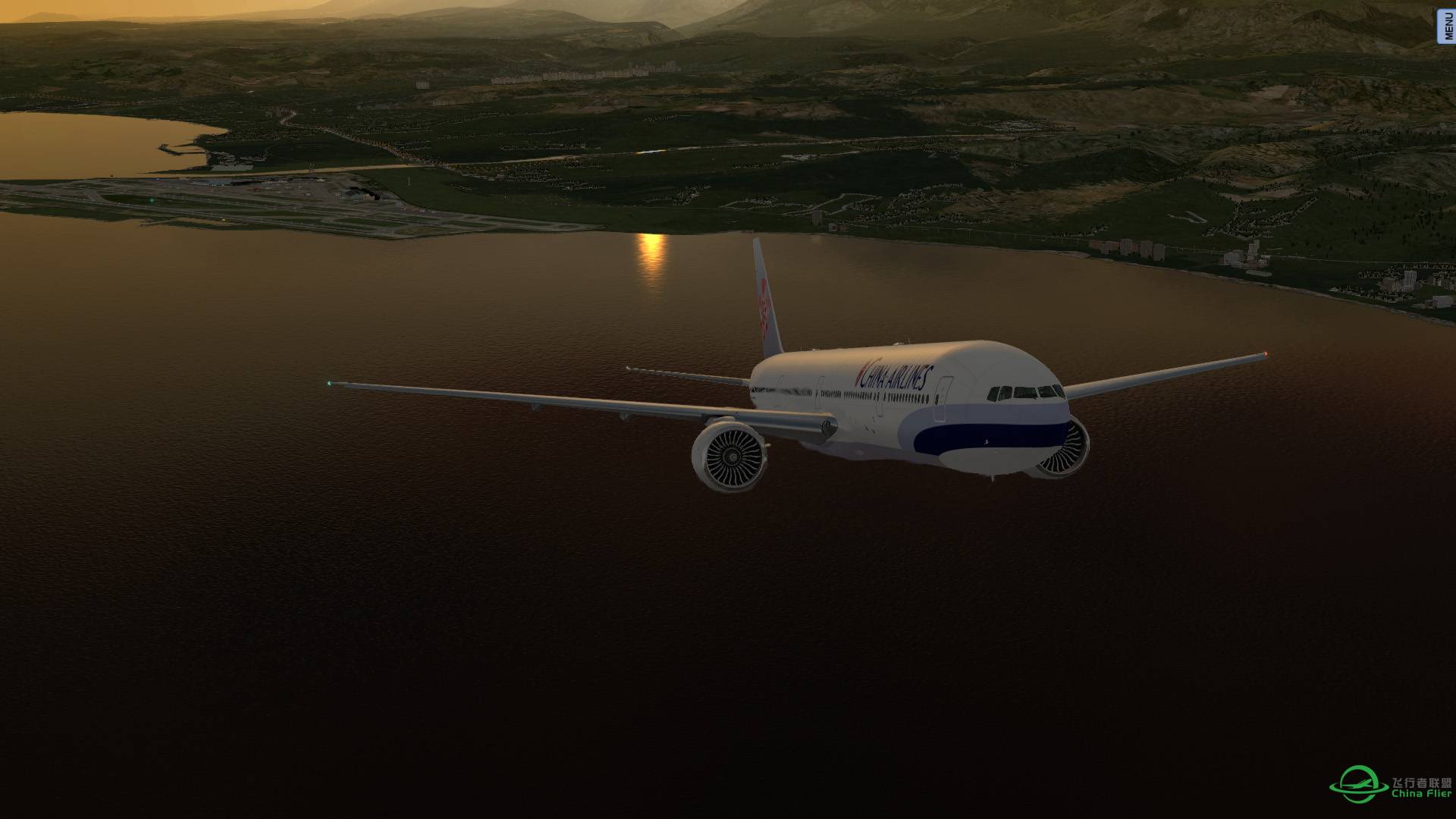Click the airport beacon light near the shoreline
Viewport: 1456px width, 819px height.
[152, 200]
